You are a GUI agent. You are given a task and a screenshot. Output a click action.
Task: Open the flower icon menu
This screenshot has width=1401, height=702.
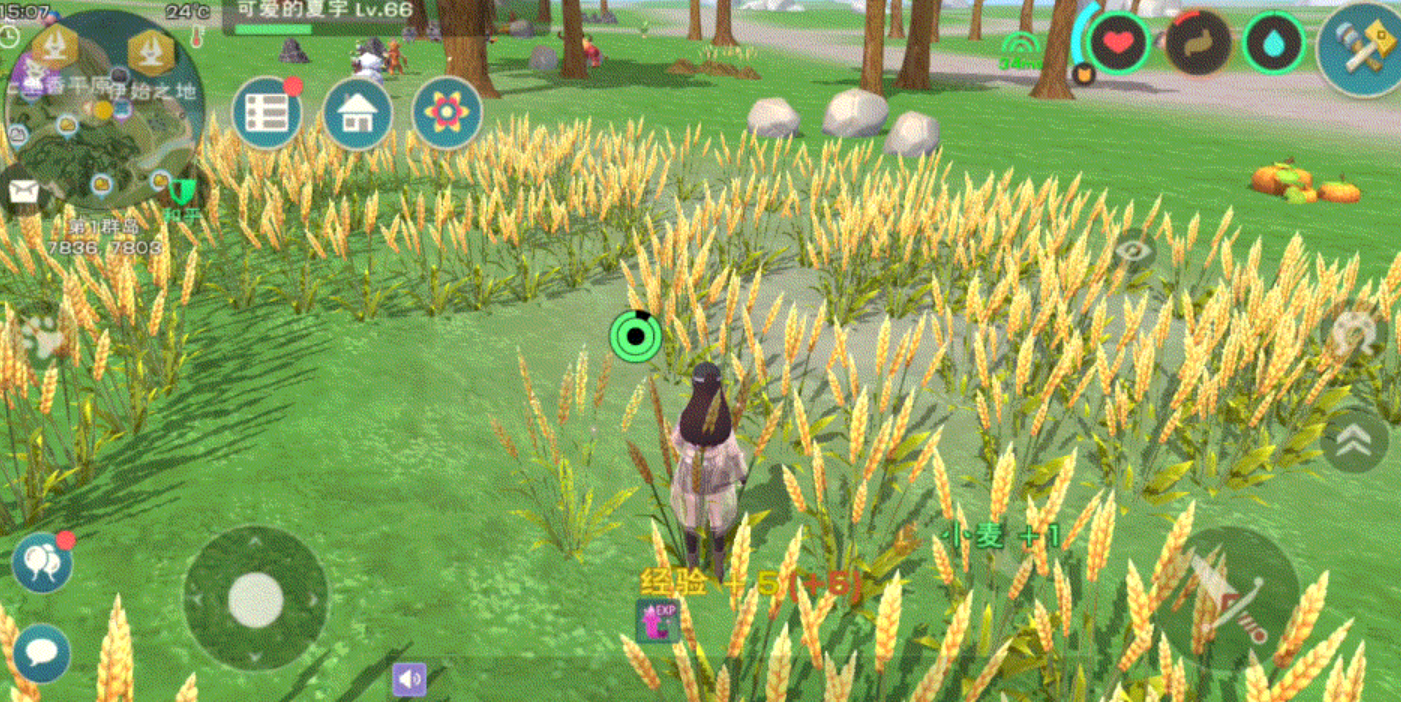point(446,113)
